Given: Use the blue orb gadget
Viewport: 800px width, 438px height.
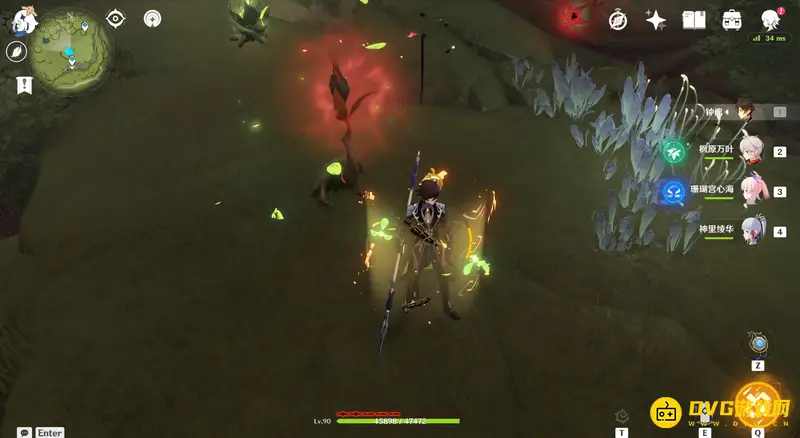Looking at the screenshot, I should click(759, 345).
